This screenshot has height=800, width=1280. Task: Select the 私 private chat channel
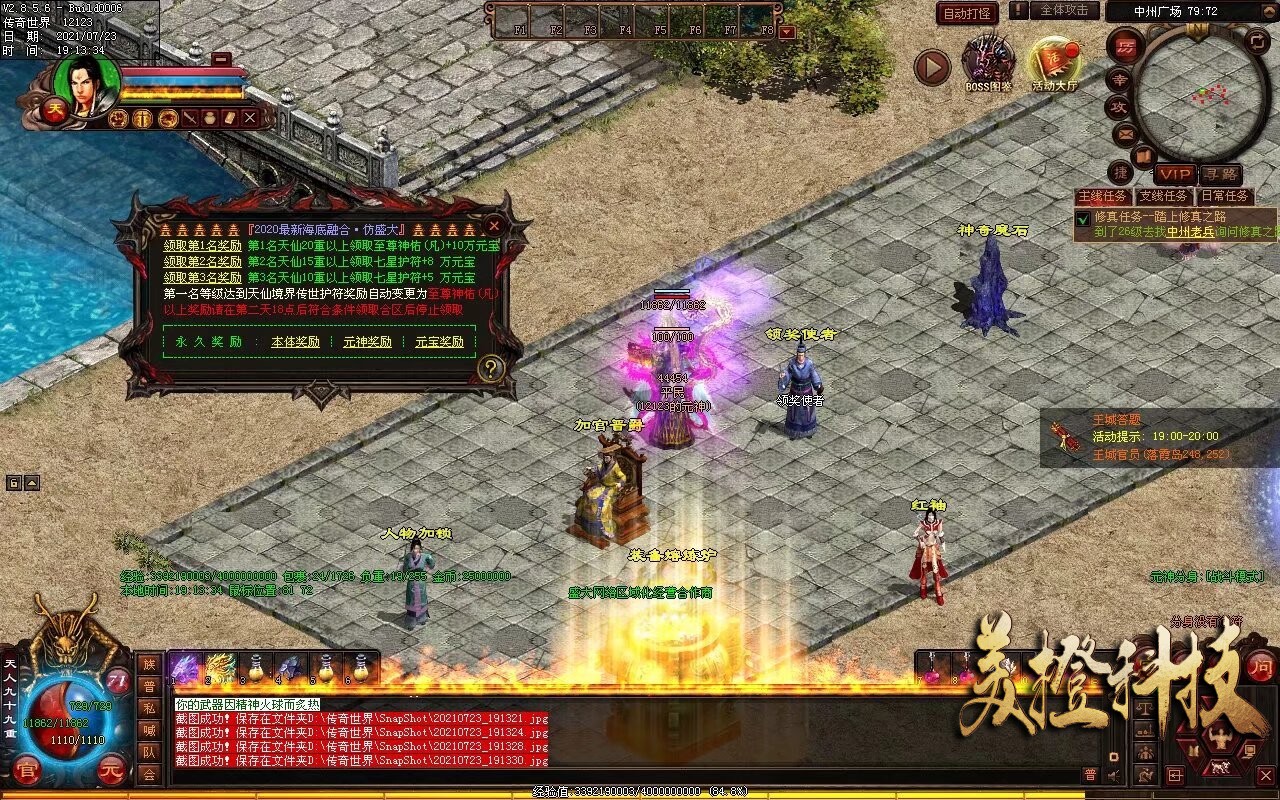pyautogui.click(x=149, y=707)
